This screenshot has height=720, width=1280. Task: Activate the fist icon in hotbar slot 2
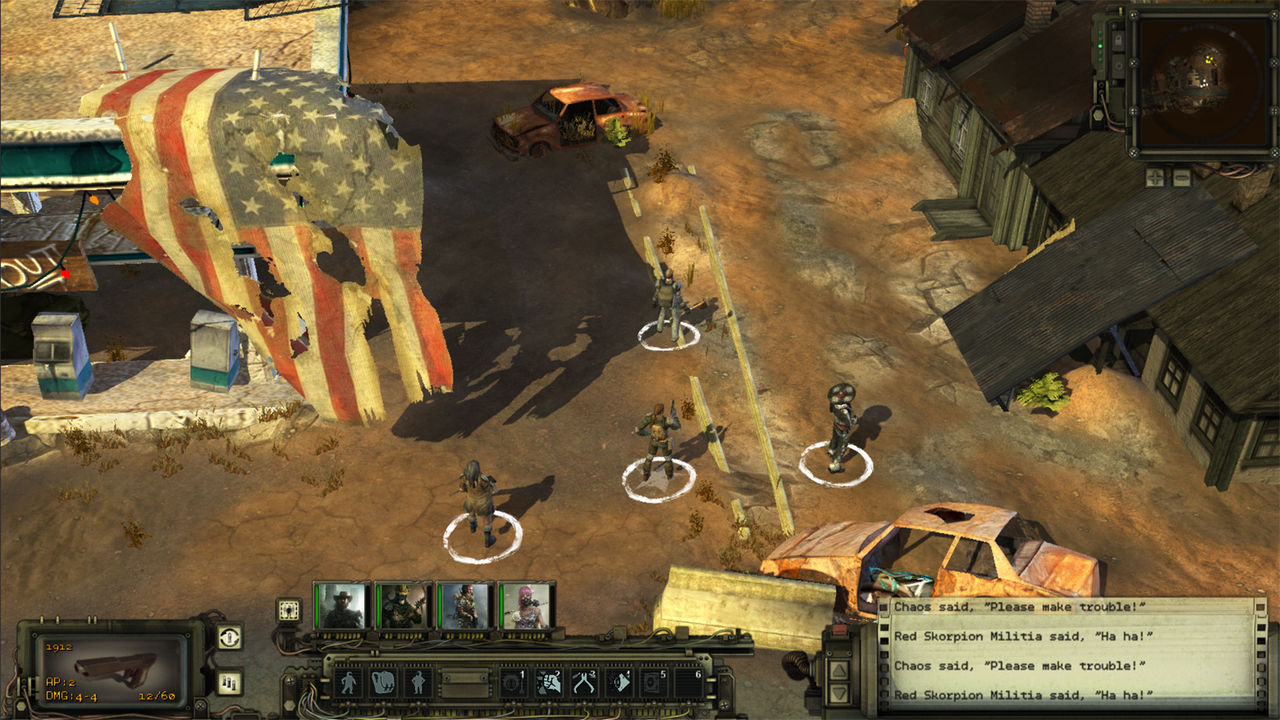point(548,682)
